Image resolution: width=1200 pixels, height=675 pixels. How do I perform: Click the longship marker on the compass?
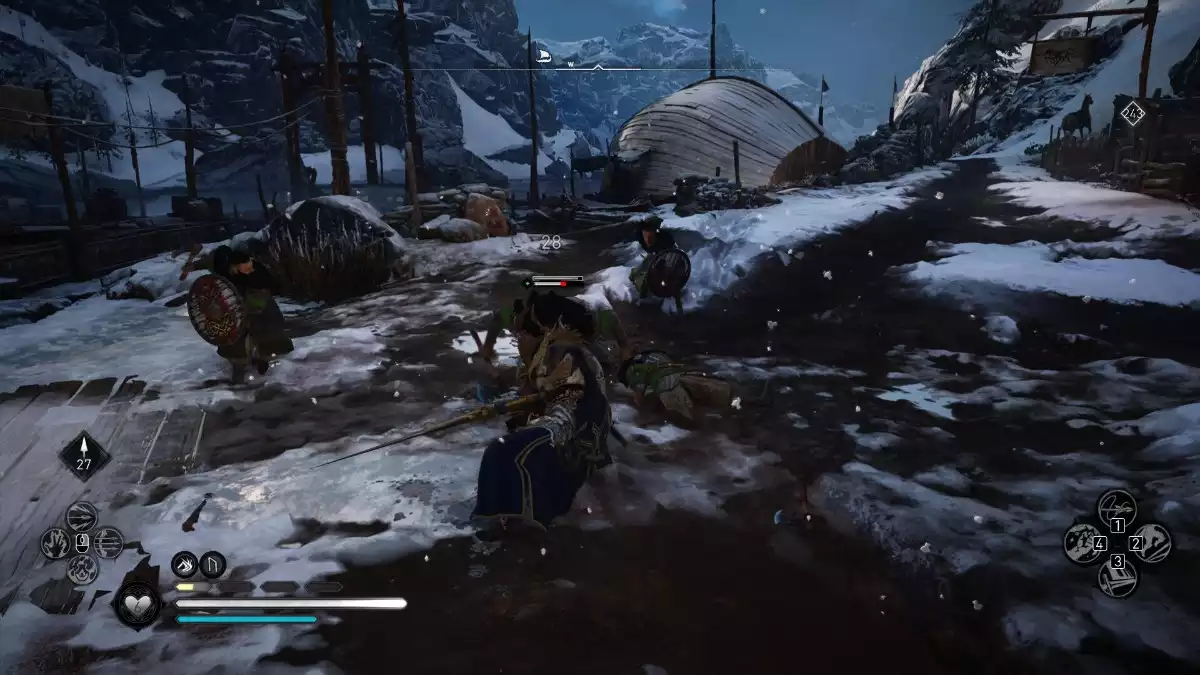click(545, 56)
